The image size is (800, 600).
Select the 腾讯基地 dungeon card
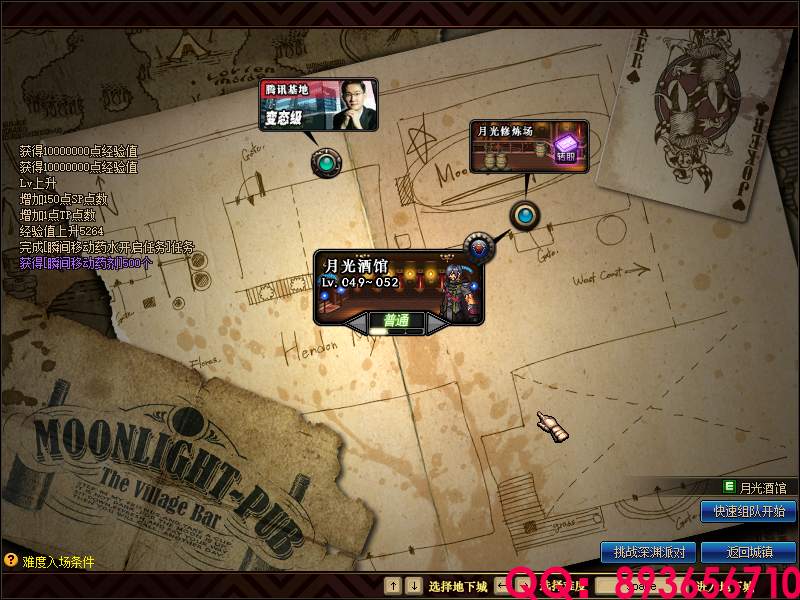tap(319, 105)
